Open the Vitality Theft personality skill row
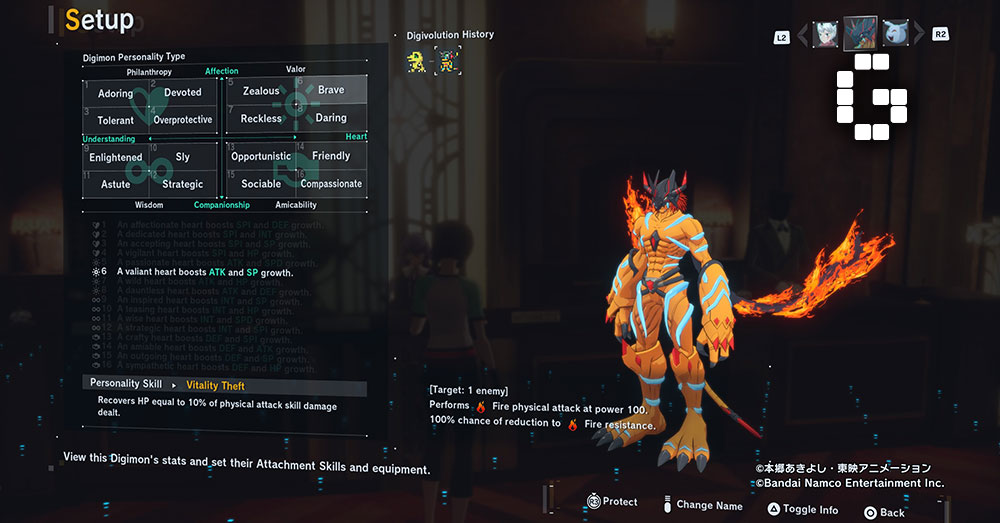 click(x=224, y=385)
